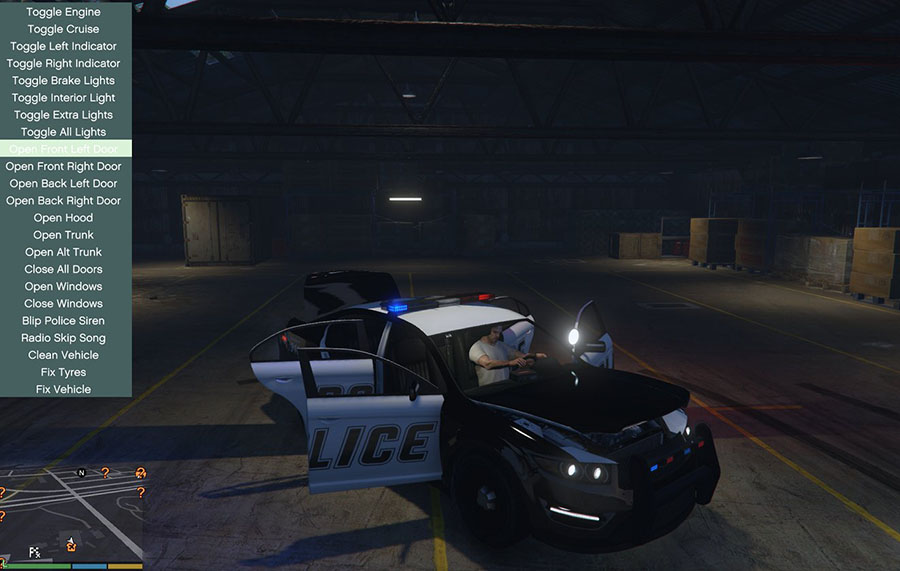This screenshot has width=900, height=571.
Task: Choose Radio Skip Song
Action: coord(64,338)
